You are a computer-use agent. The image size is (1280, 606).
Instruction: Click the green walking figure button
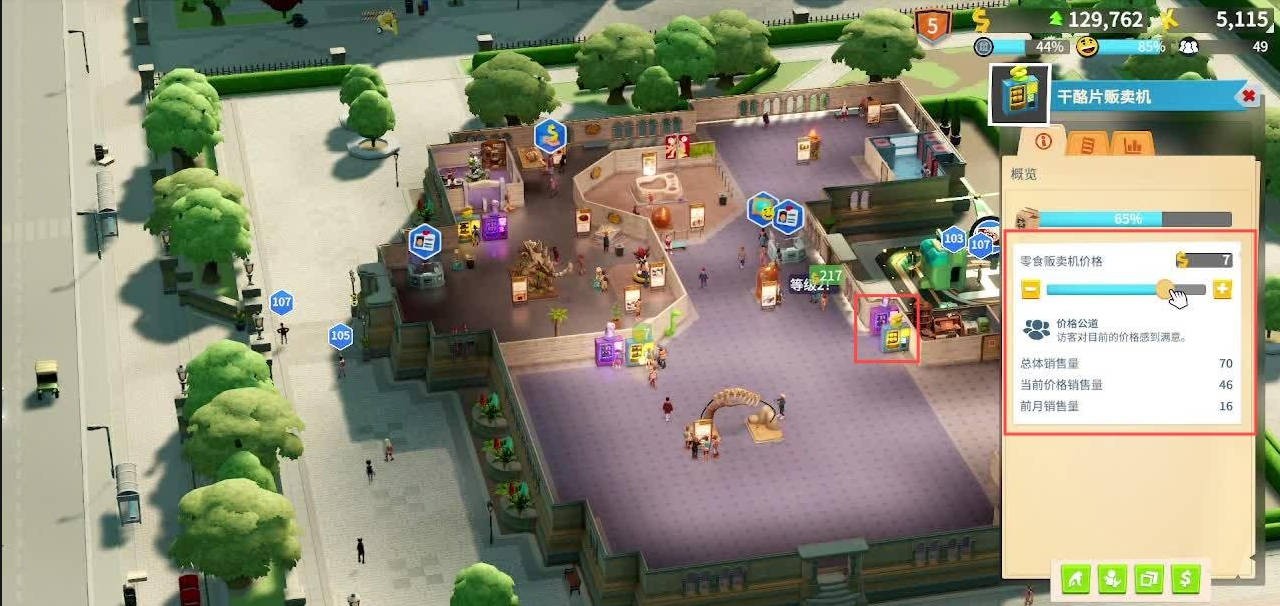click(x=1076, y=578)
